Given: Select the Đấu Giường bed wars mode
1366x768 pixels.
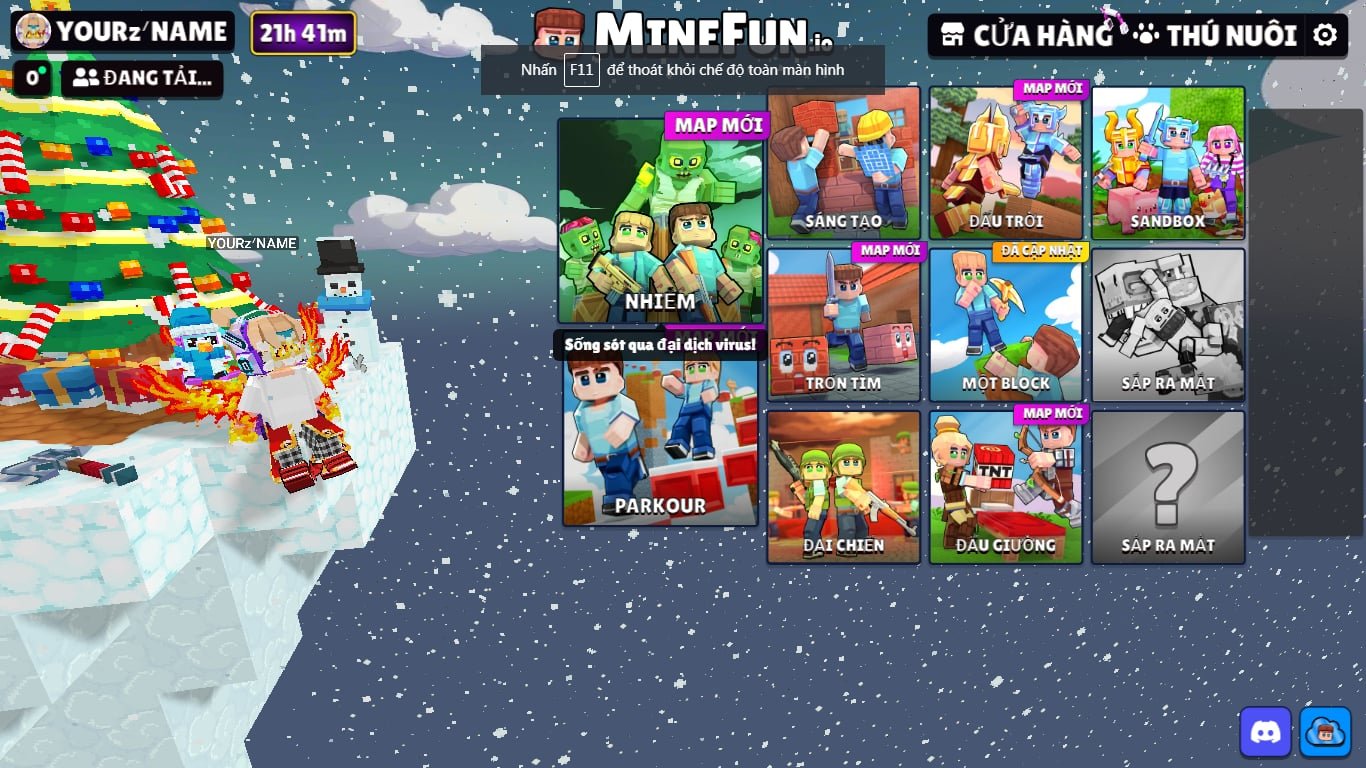Looking at the screenshot, I should click(x=1005, y=487).
